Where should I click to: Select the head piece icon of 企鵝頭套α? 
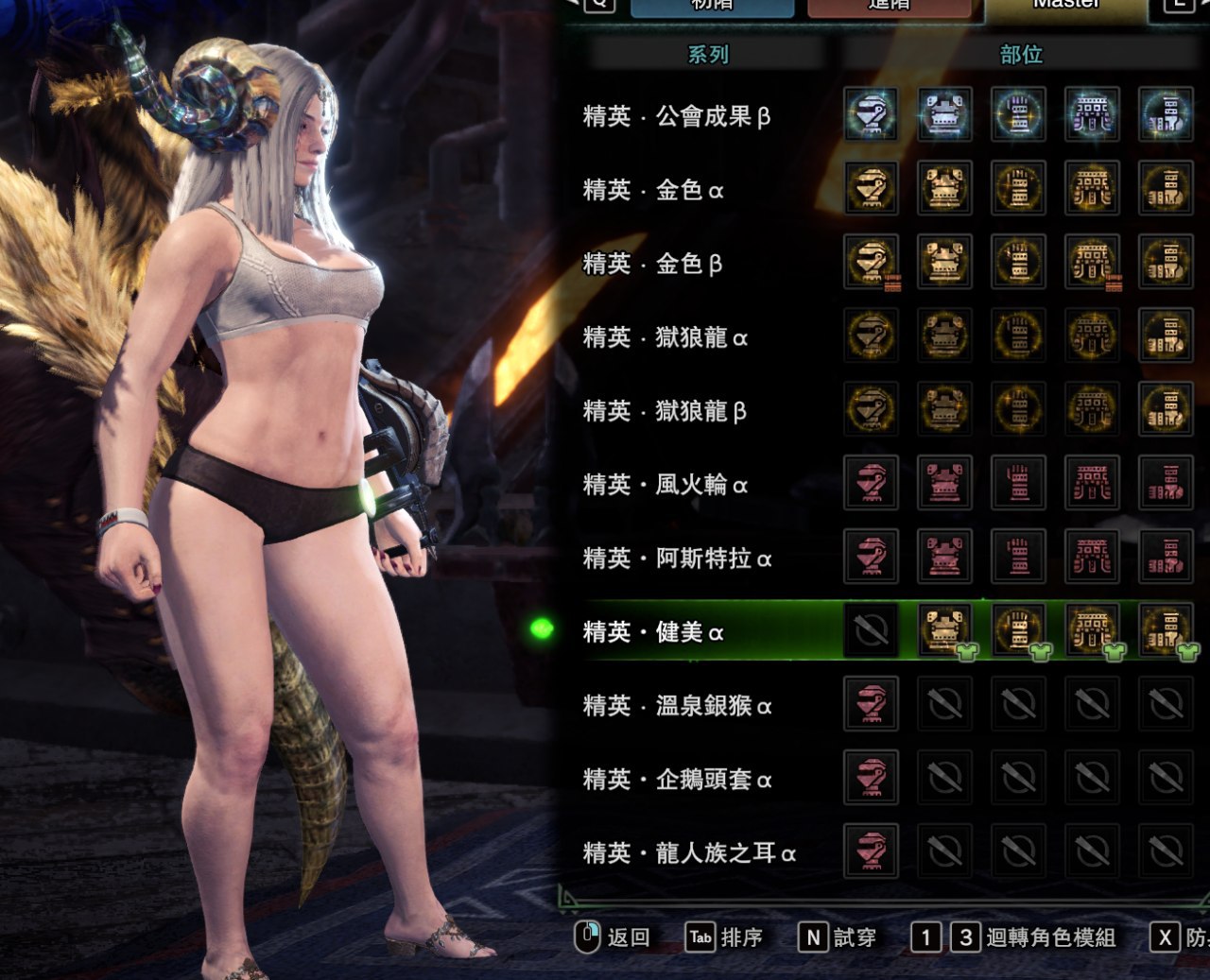pos(871,778)
